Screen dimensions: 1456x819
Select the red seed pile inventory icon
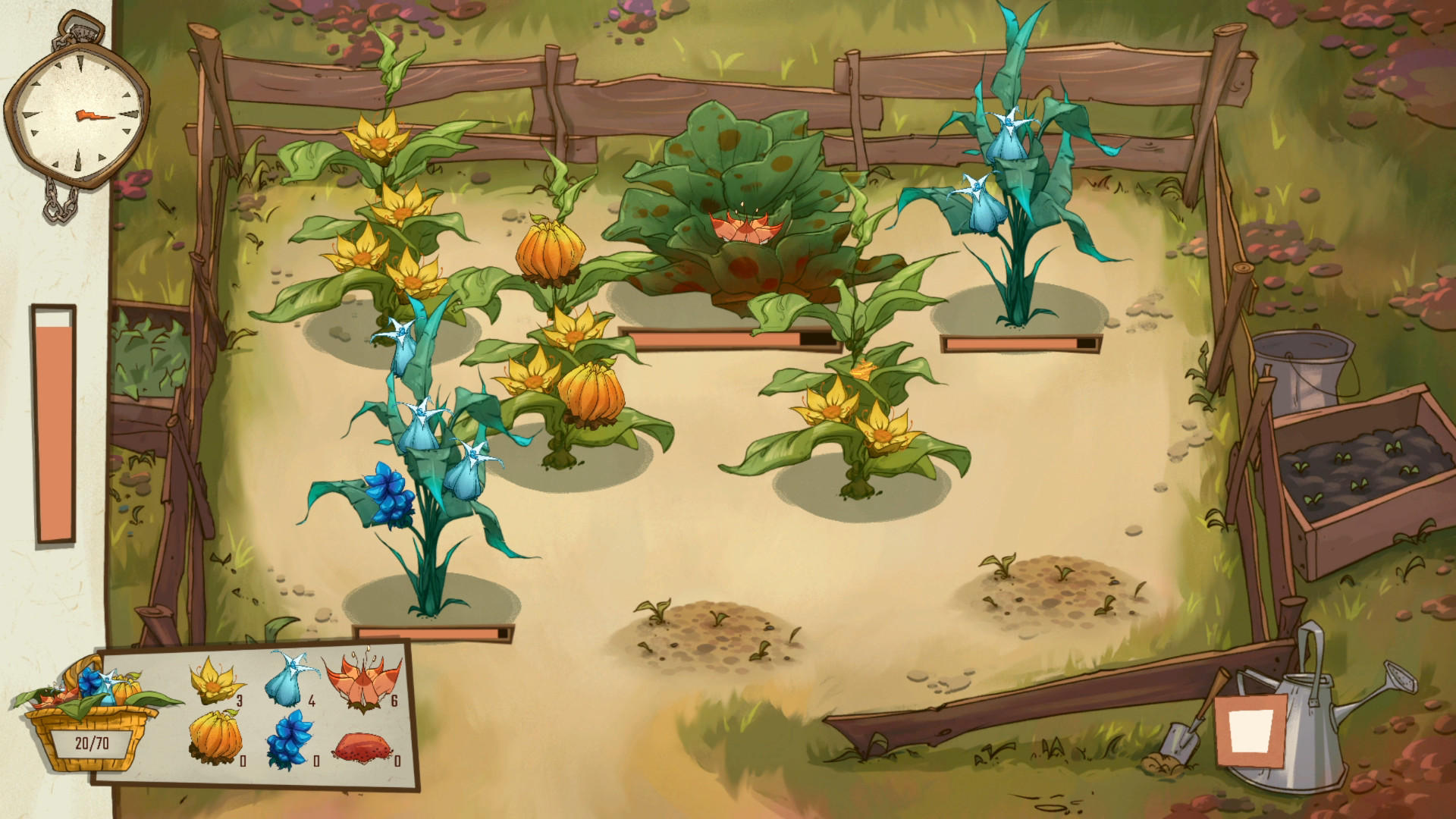363,747
